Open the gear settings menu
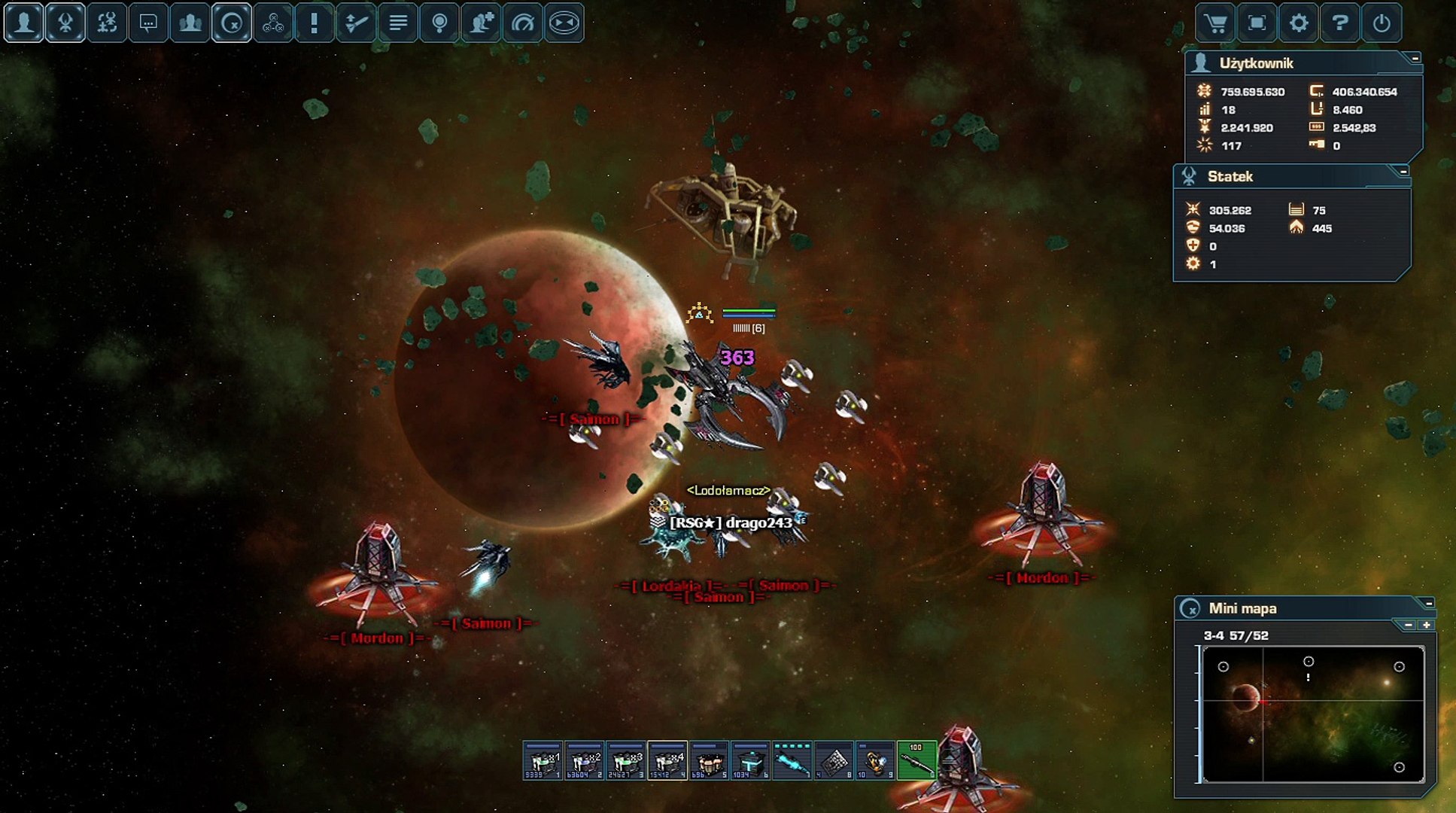1456x813 pixels. coord(1299,23)
